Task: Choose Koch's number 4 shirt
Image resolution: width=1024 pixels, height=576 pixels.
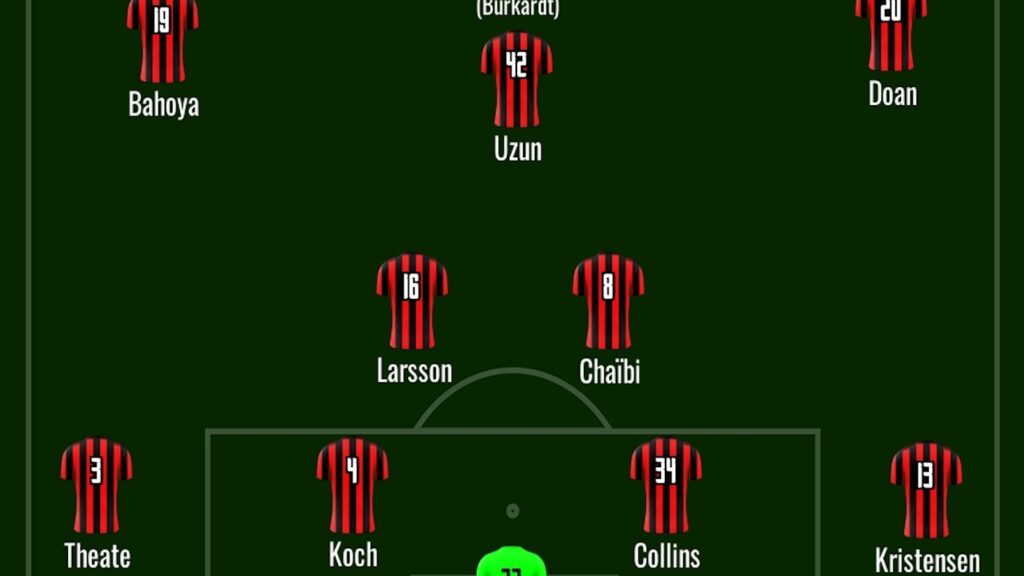Action: (352, 485)
